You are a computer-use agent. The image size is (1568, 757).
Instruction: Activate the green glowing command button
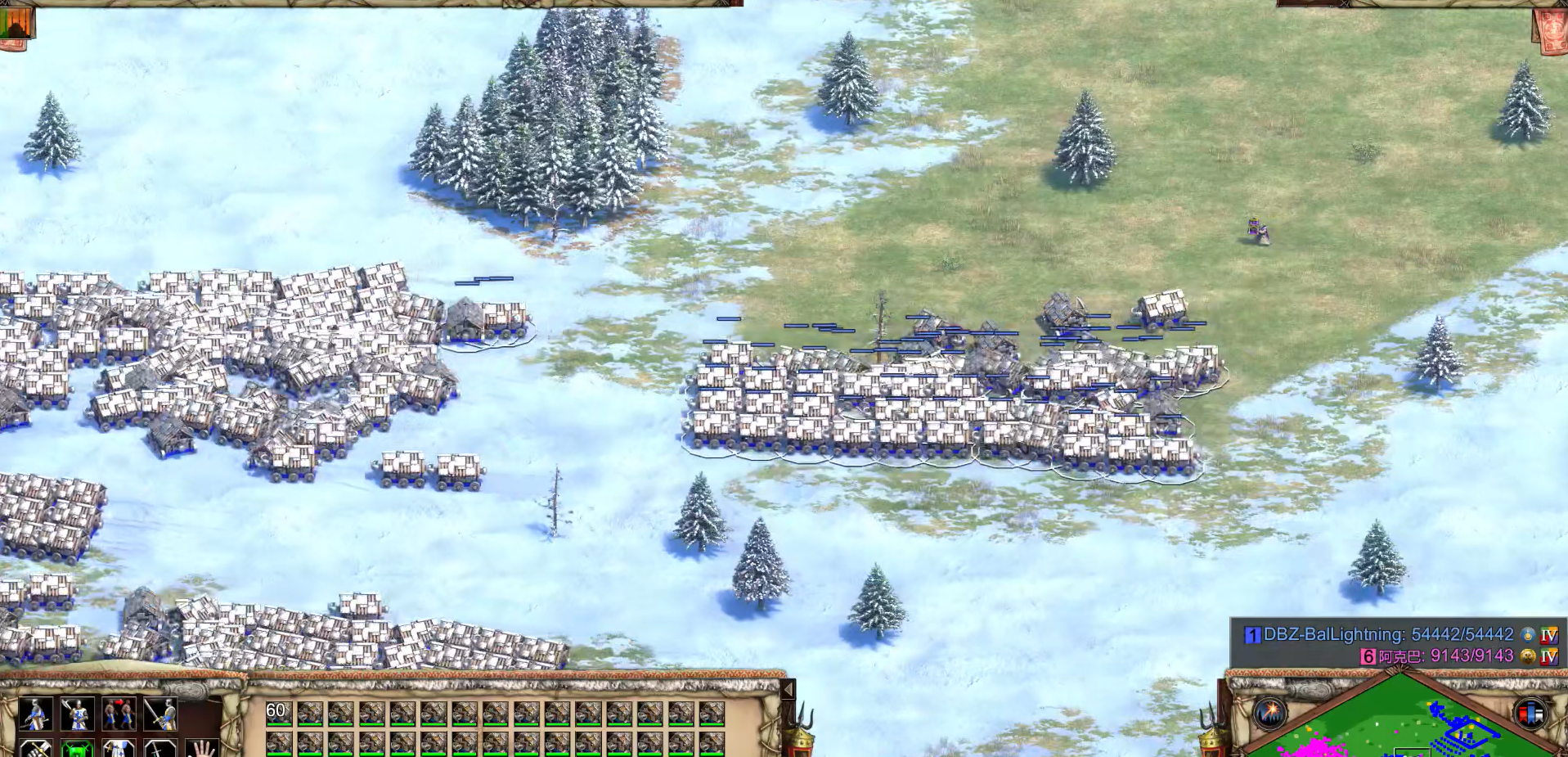tap(77, 749)
